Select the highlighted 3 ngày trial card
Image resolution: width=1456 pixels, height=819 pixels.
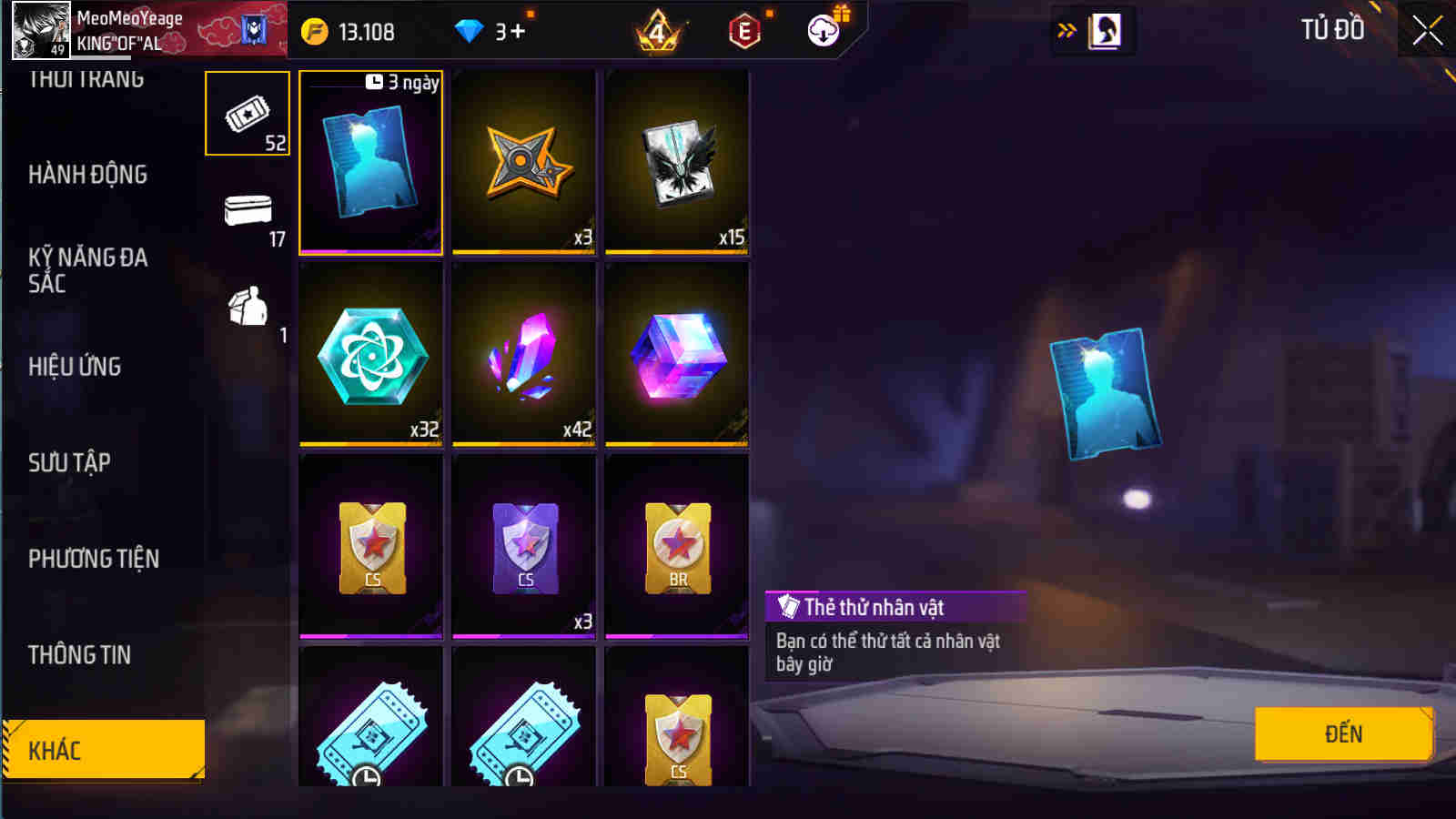click(x=370, y=162)
